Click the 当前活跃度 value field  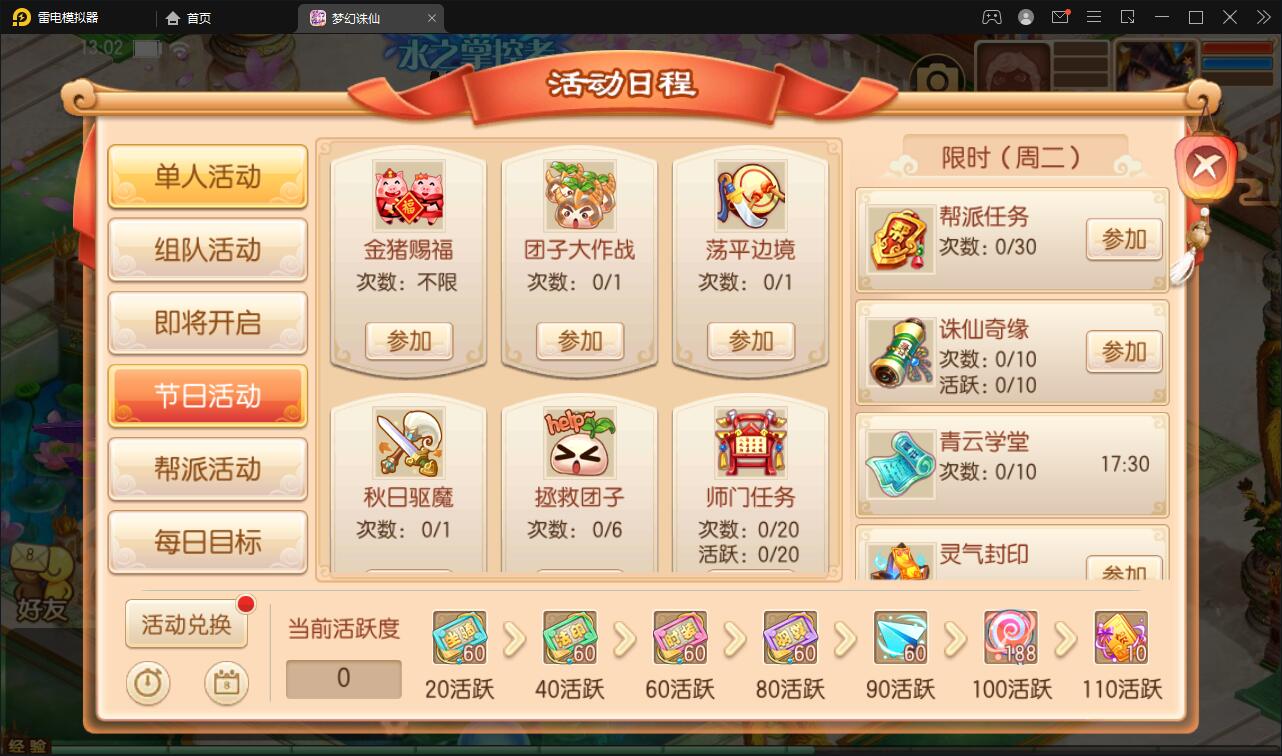pos(343,679)
